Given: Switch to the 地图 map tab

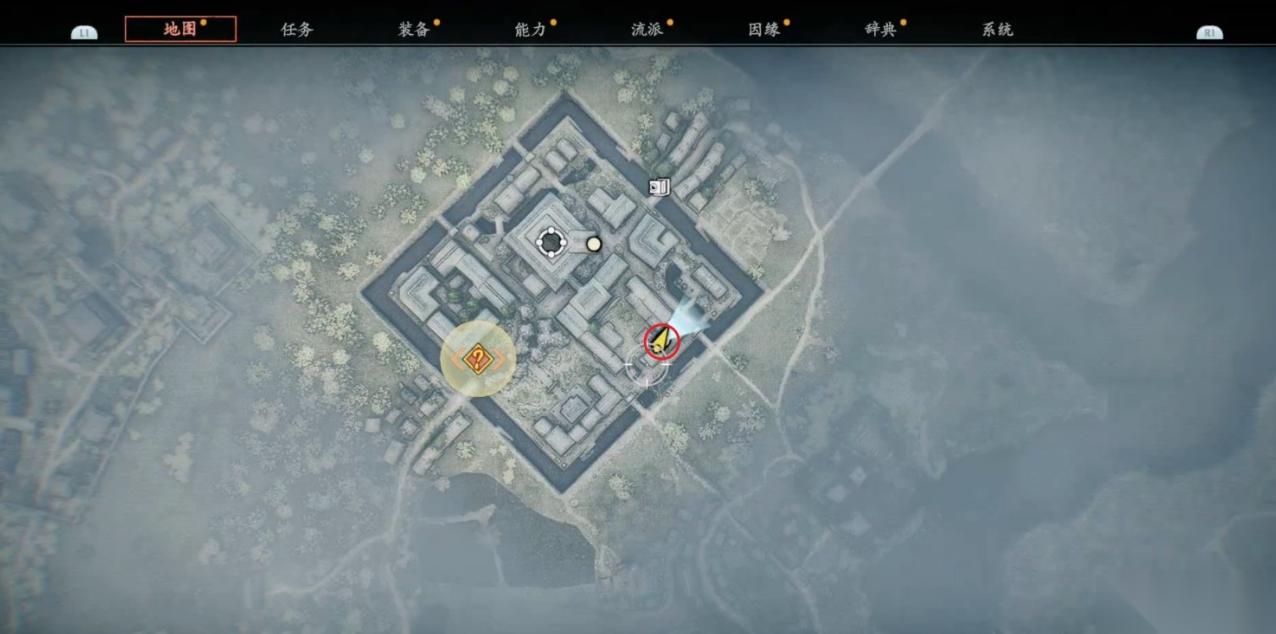Looking at the screenshot, I should pos(181,29).
